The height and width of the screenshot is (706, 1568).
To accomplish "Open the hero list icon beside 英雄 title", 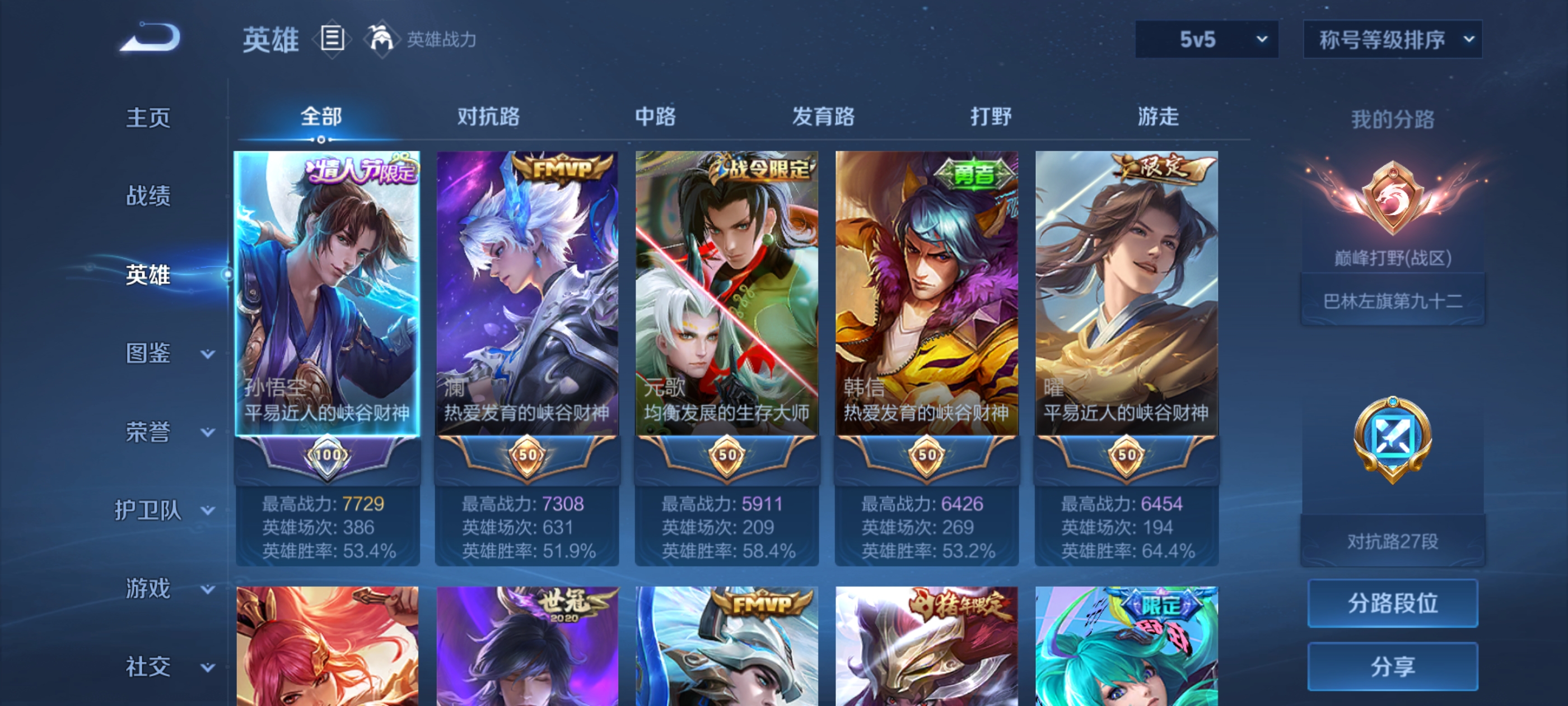I will pyautogui.click(x=332, y=39).
